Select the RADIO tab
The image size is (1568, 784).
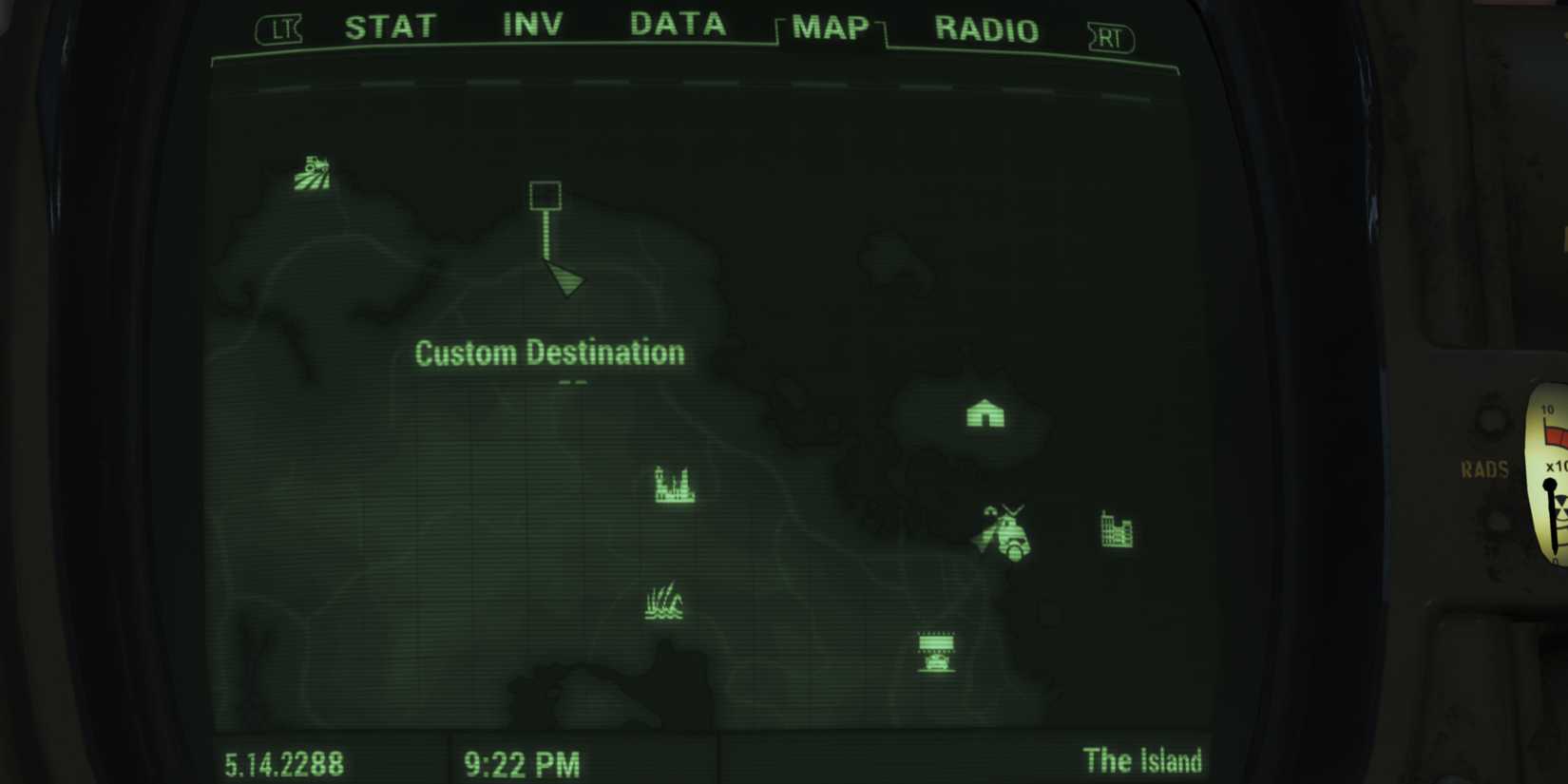(986, 30)
